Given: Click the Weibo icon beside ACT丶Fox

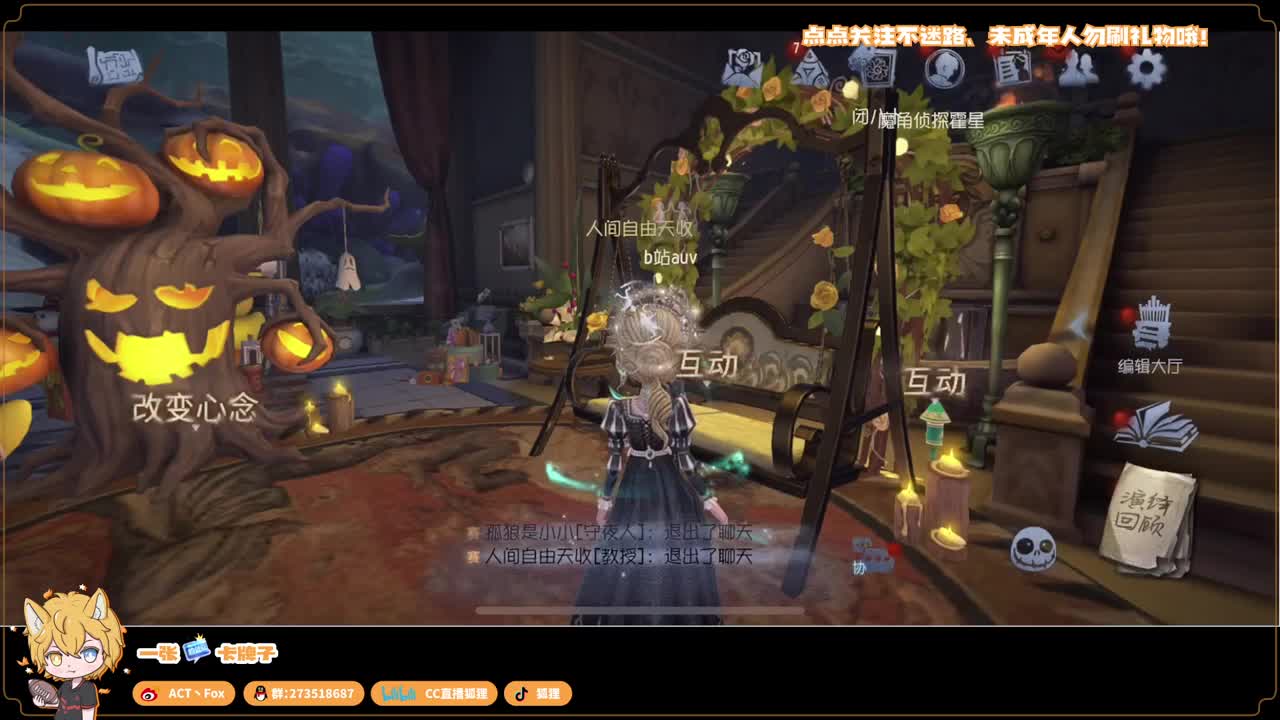Looking at the screenshot, I should (x=150, y=693).
